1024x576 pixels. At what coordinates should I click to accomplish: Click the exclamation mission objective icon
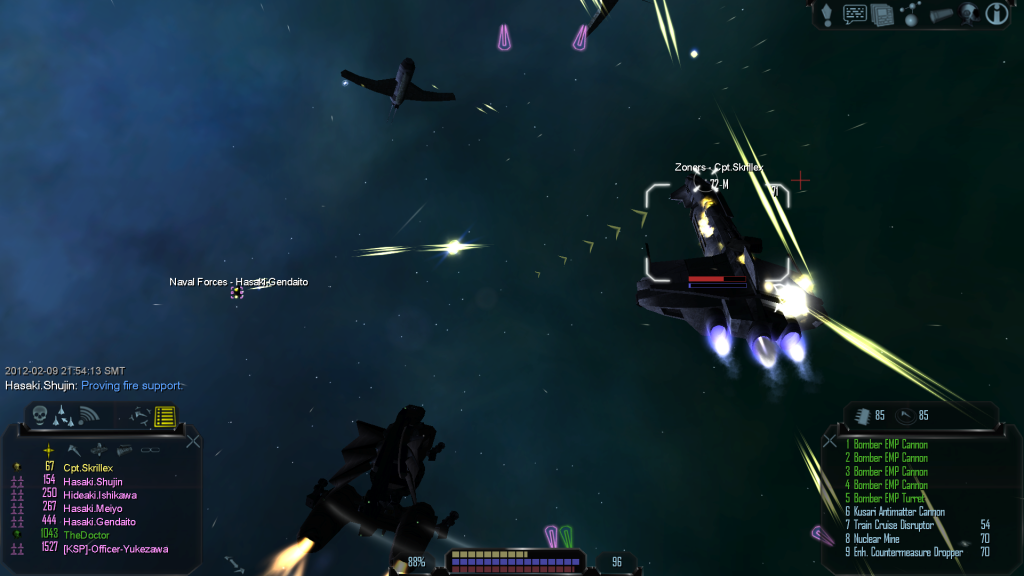[x=827, y=14]
